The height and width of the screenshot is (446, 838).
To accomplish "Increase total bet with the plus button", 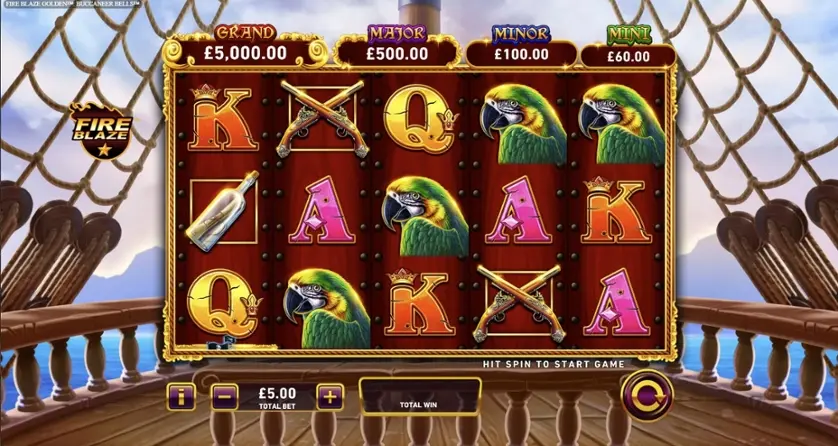I will (329, 396).
